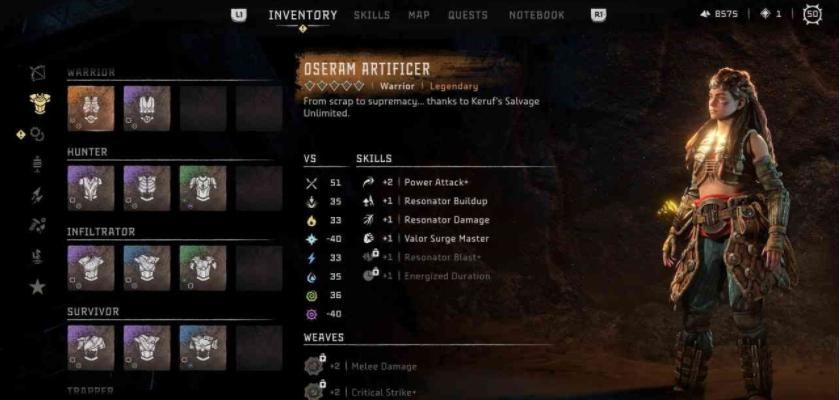840x400 pixels.
Task: Select the green Hunter outfit
Action: click(203, 188)
